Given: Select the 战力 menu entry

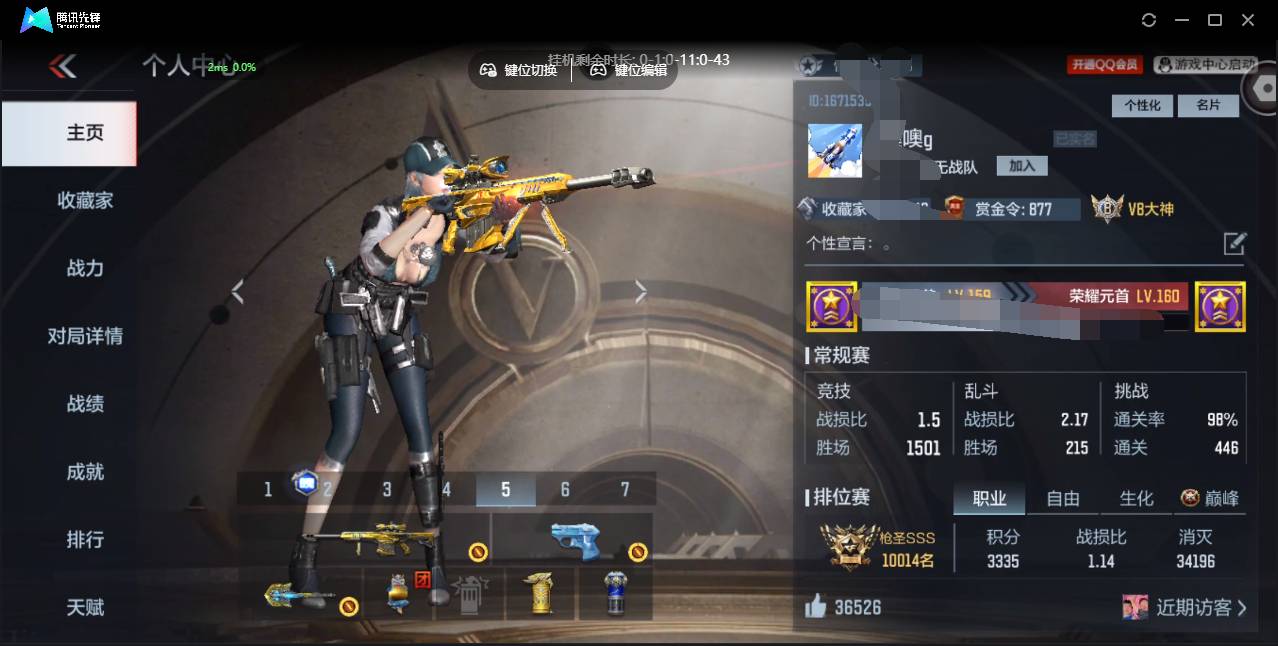Looking at the screenshot, I should coord(85,269).
